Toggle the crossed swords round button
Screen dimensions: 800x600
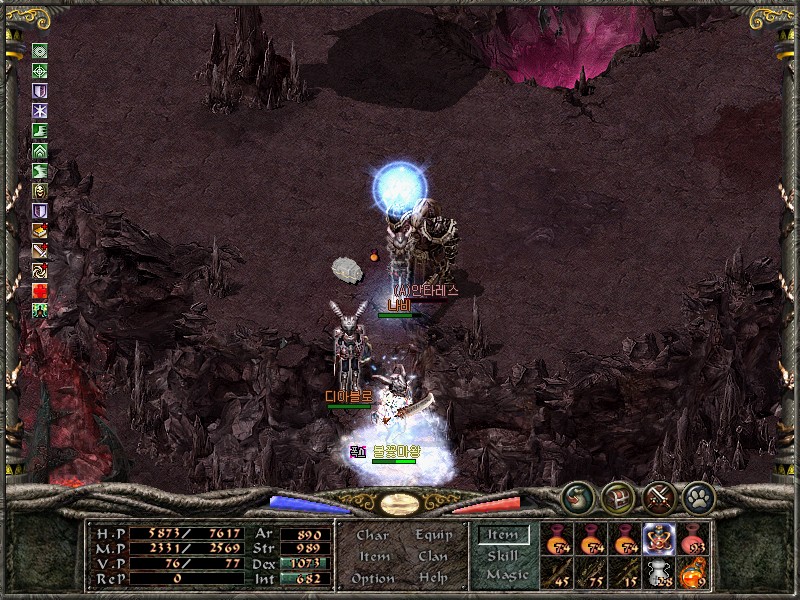658,494
